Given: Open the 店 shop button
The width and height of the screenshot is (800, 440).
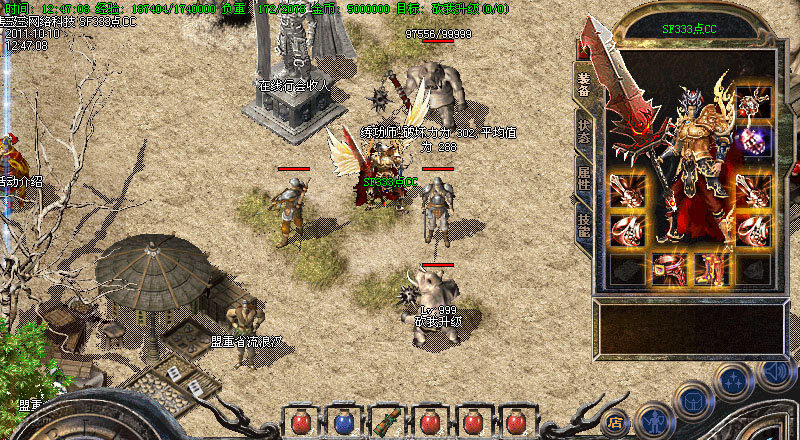Looking at the screenshot, I should (x=616, y=420).
